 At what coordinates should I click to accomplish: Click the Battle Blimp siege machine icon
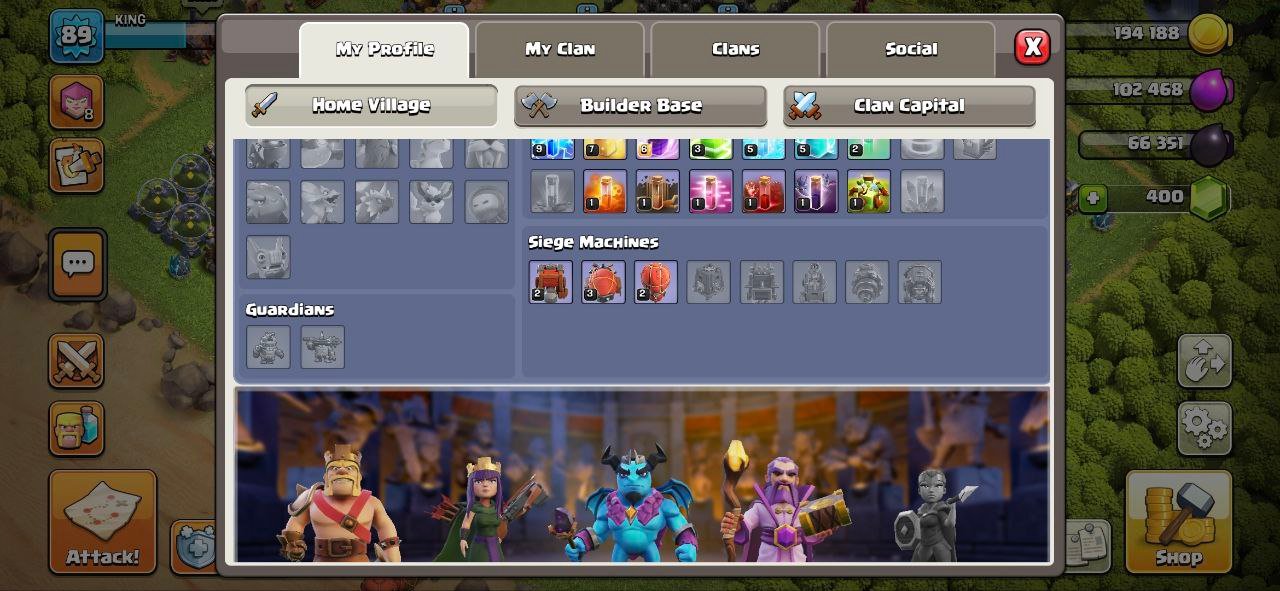point(603,282)
